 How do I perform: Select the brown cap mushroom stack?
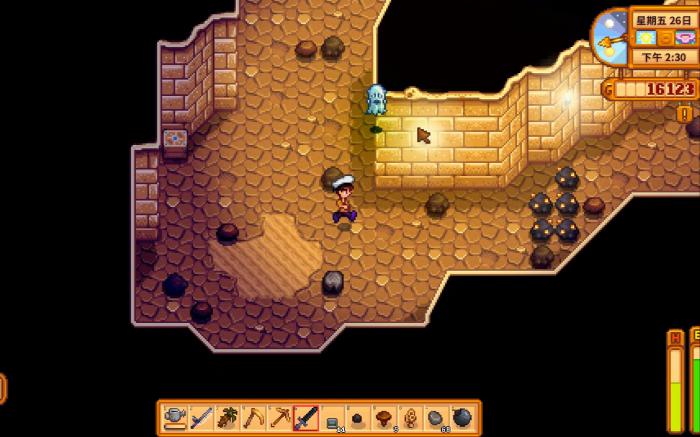pos(384,416)
